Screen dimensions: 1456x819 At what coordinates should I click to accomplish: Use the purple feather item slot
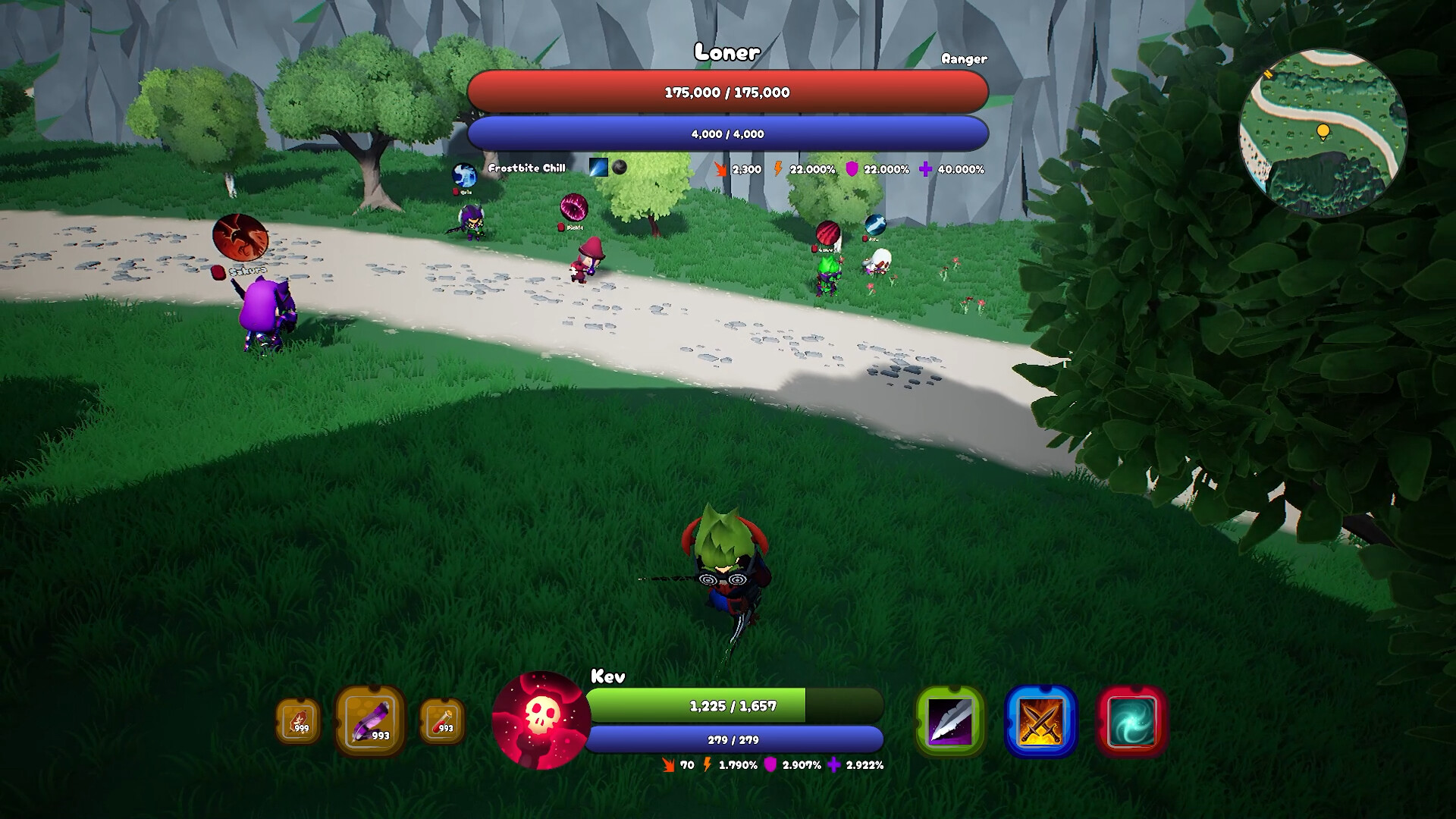click(370, 720)
